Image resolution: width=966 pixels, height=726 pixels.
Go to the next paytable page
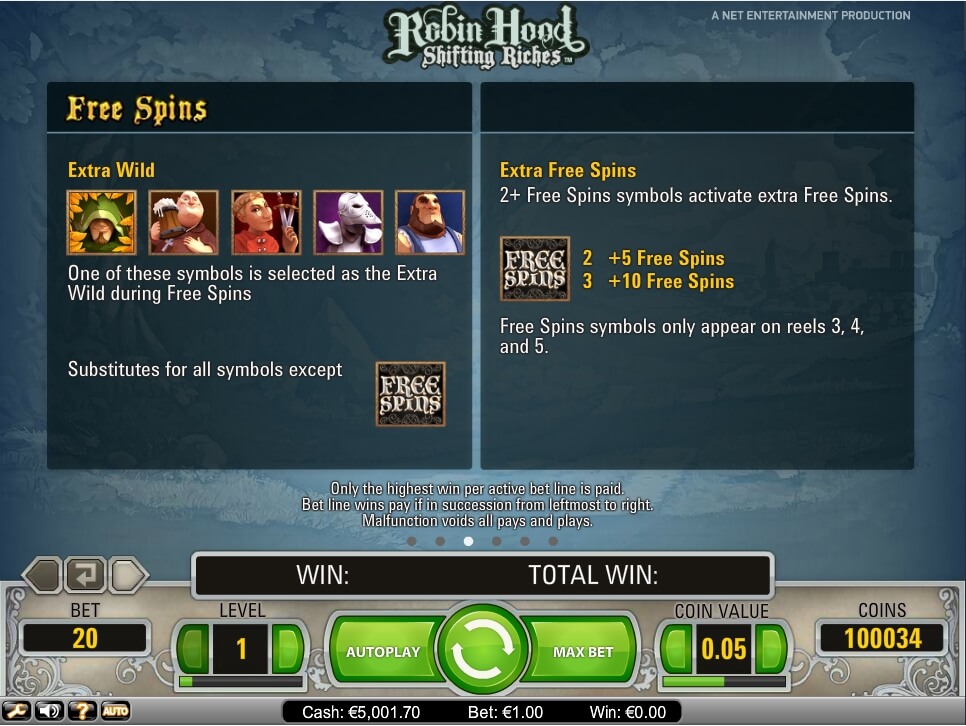click(x=129, y=575)
